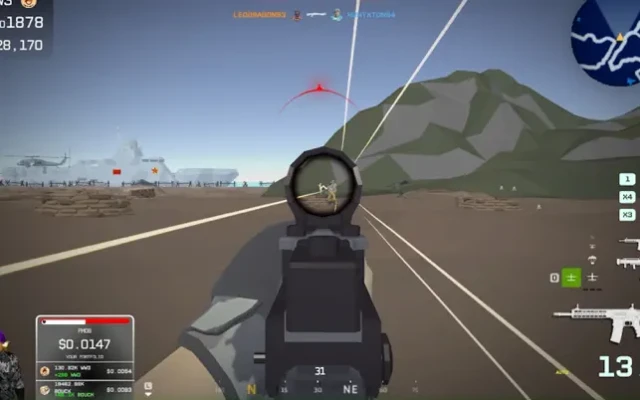
Task: Select the green highlighted equipment slot
Action: click(571, 278)
